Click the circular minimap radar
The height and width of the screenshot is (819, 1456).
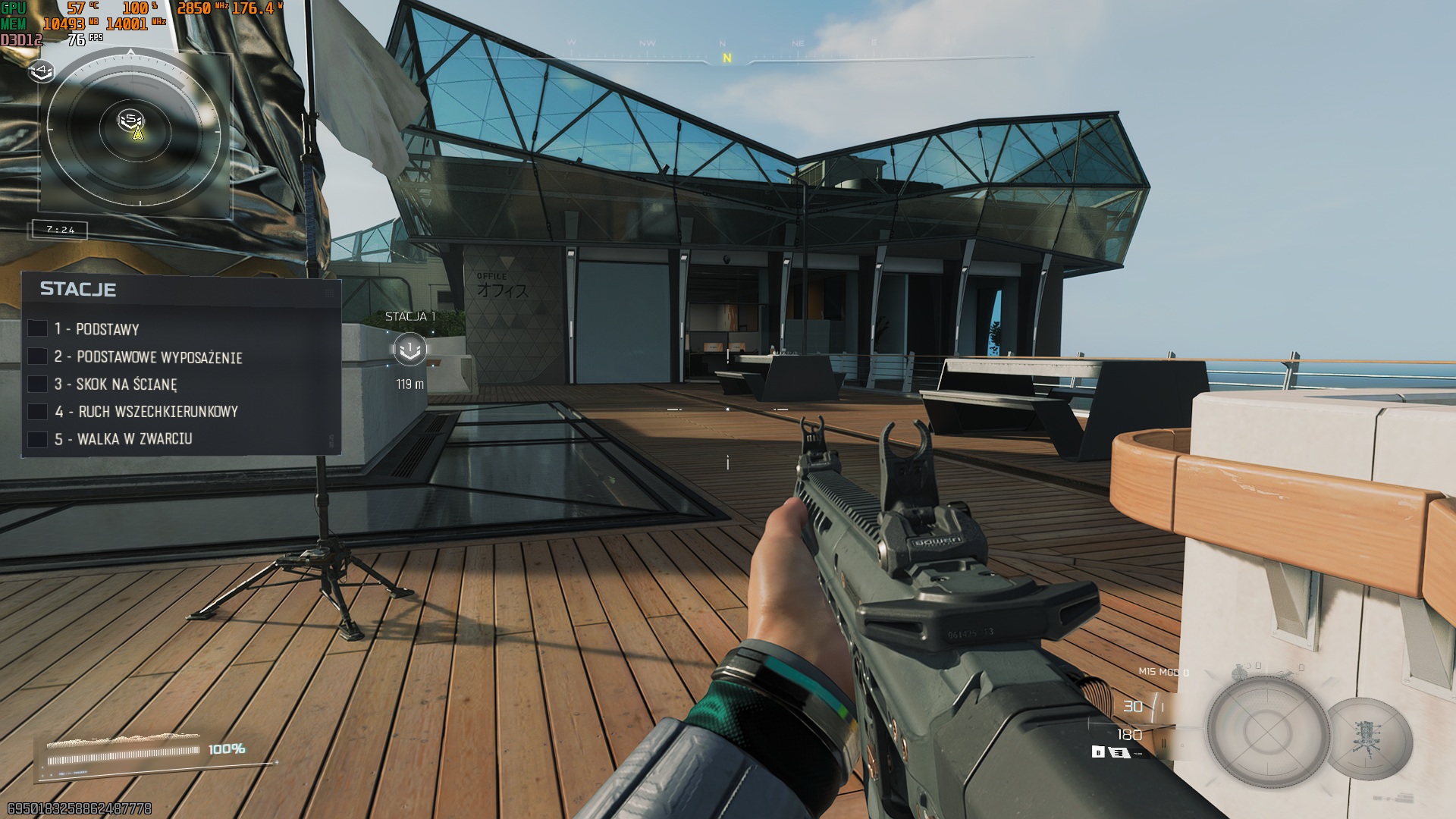tap(135, 130)
